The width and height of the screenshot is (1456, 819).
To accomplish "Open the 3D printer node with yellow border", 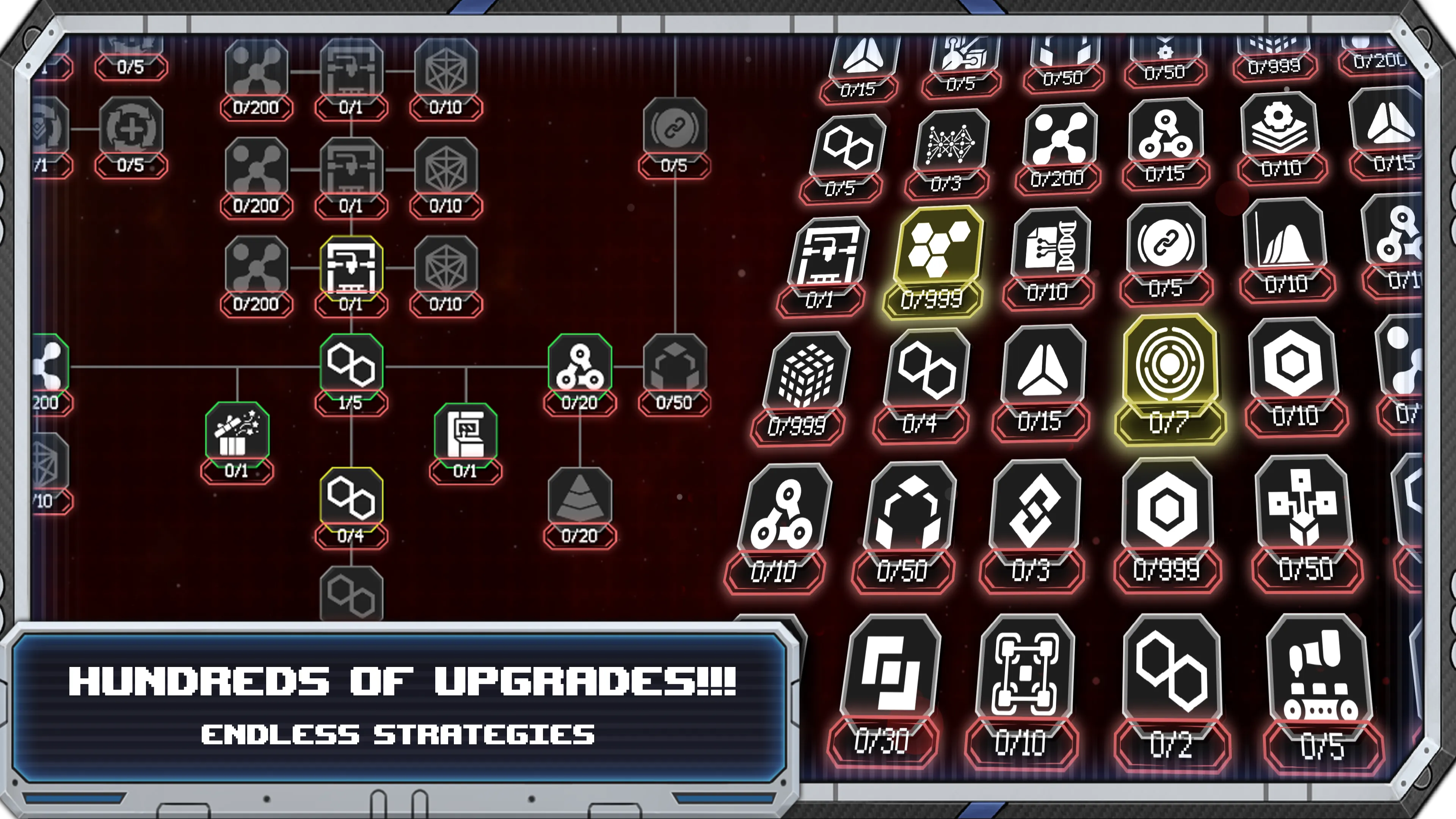I will coord(353,266).
